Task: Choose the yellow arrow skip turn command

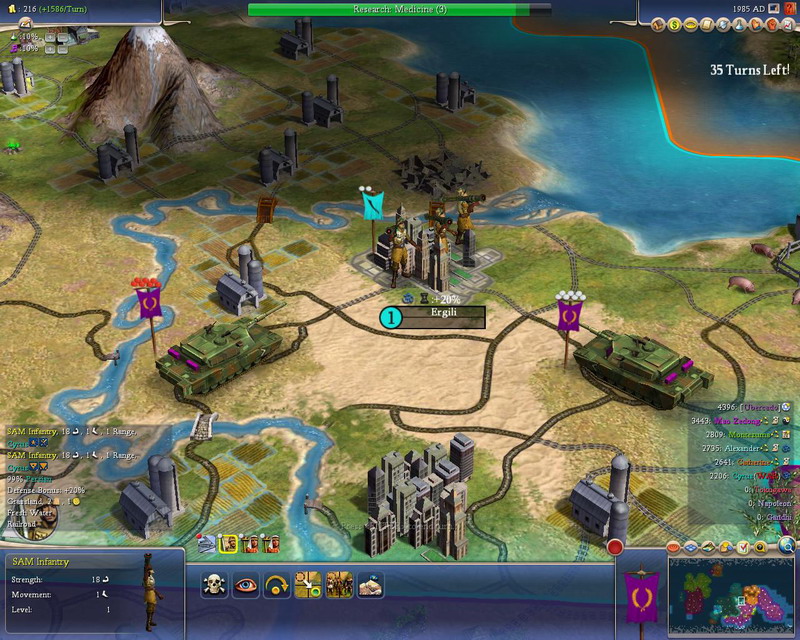Action: click(275, 586)
